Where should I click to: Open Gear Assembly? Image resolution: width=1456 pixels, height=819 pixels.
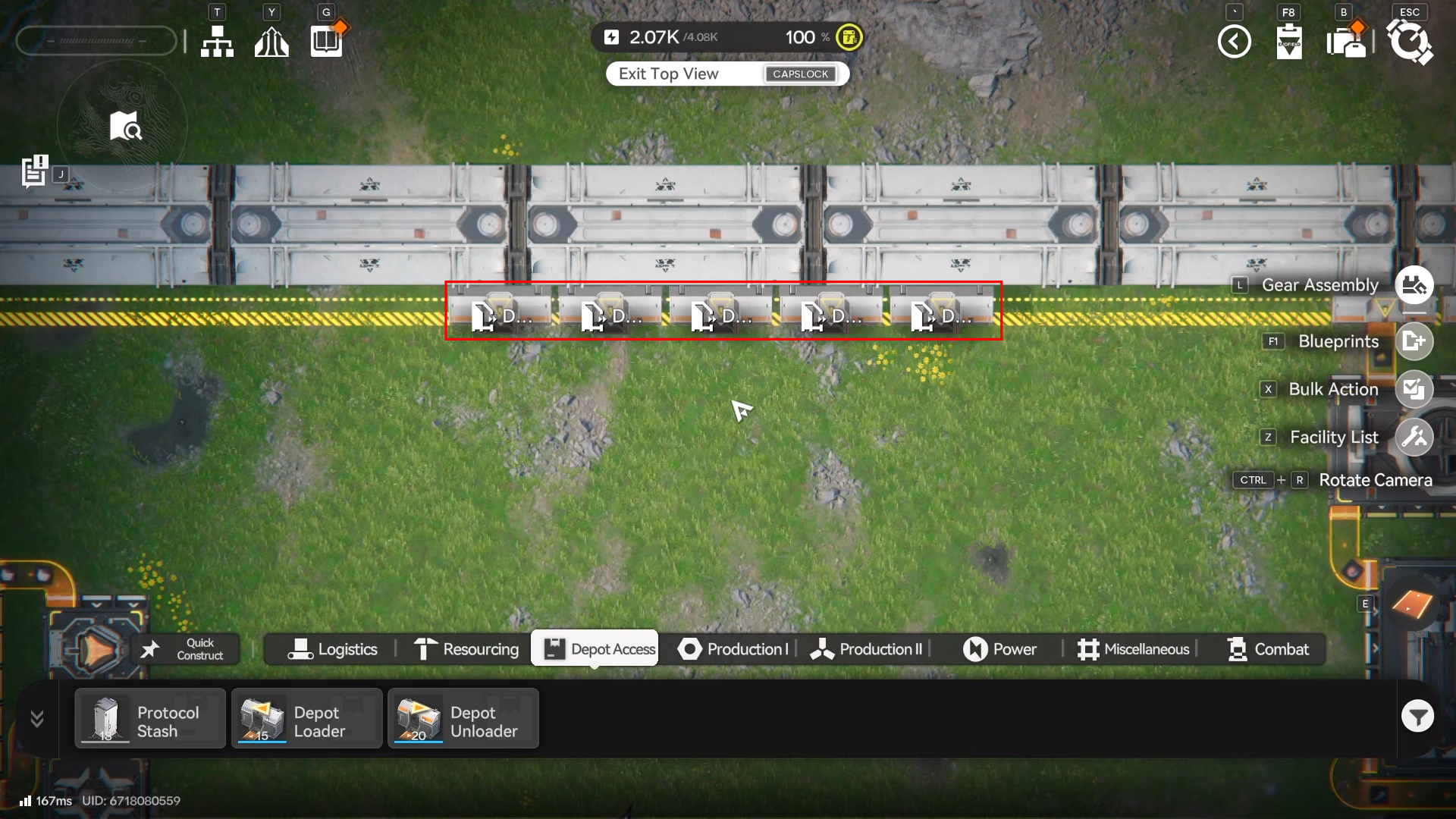[x=1414, y=285]
